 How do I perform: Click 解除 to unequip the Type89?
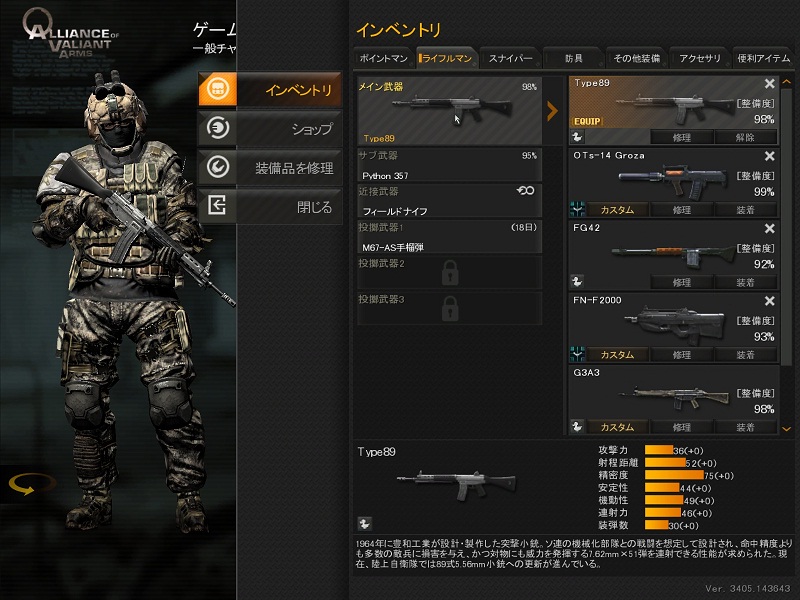click(x=745, y=137)
